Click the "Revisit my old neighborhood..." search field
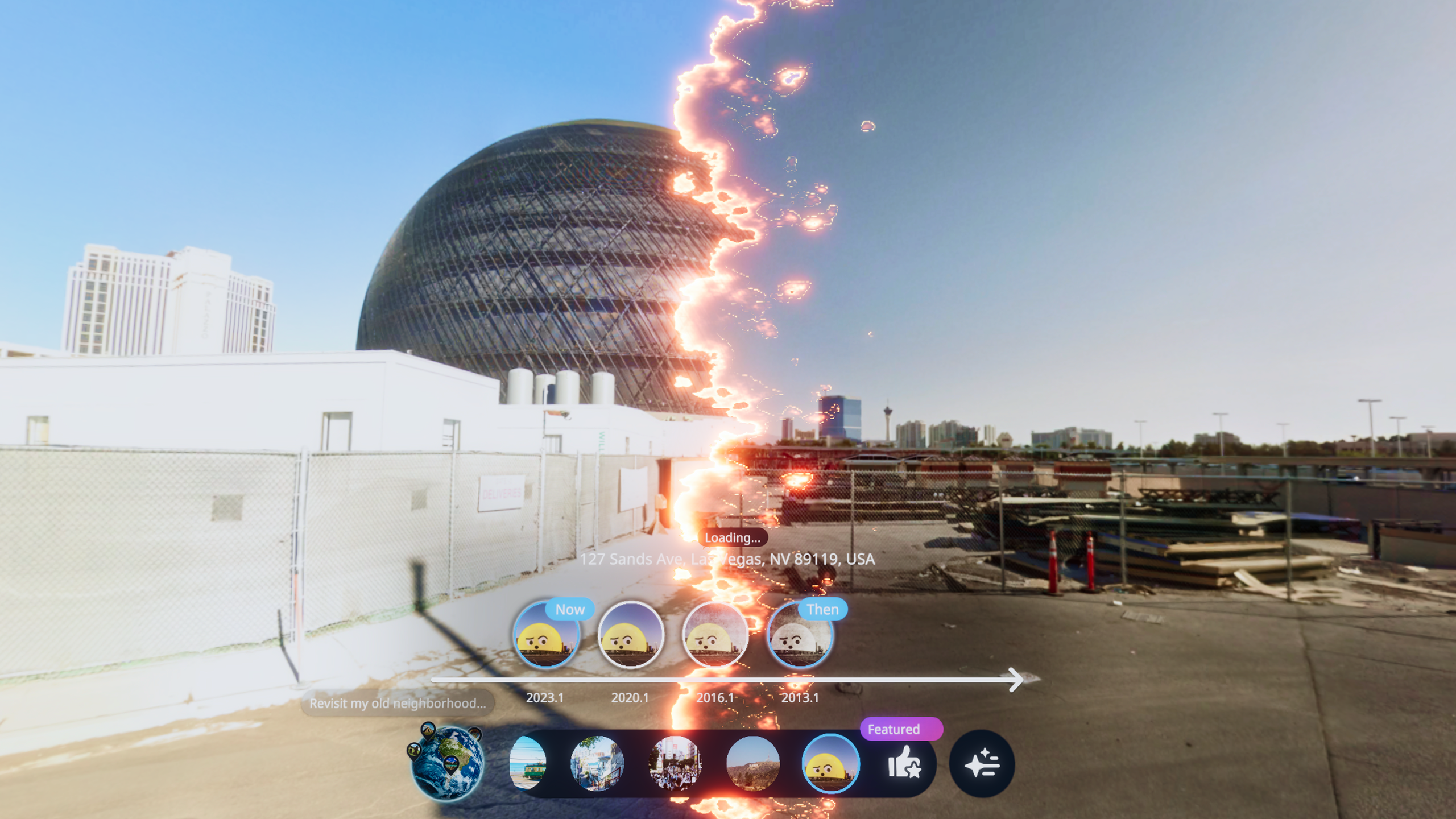 (398, 704)
